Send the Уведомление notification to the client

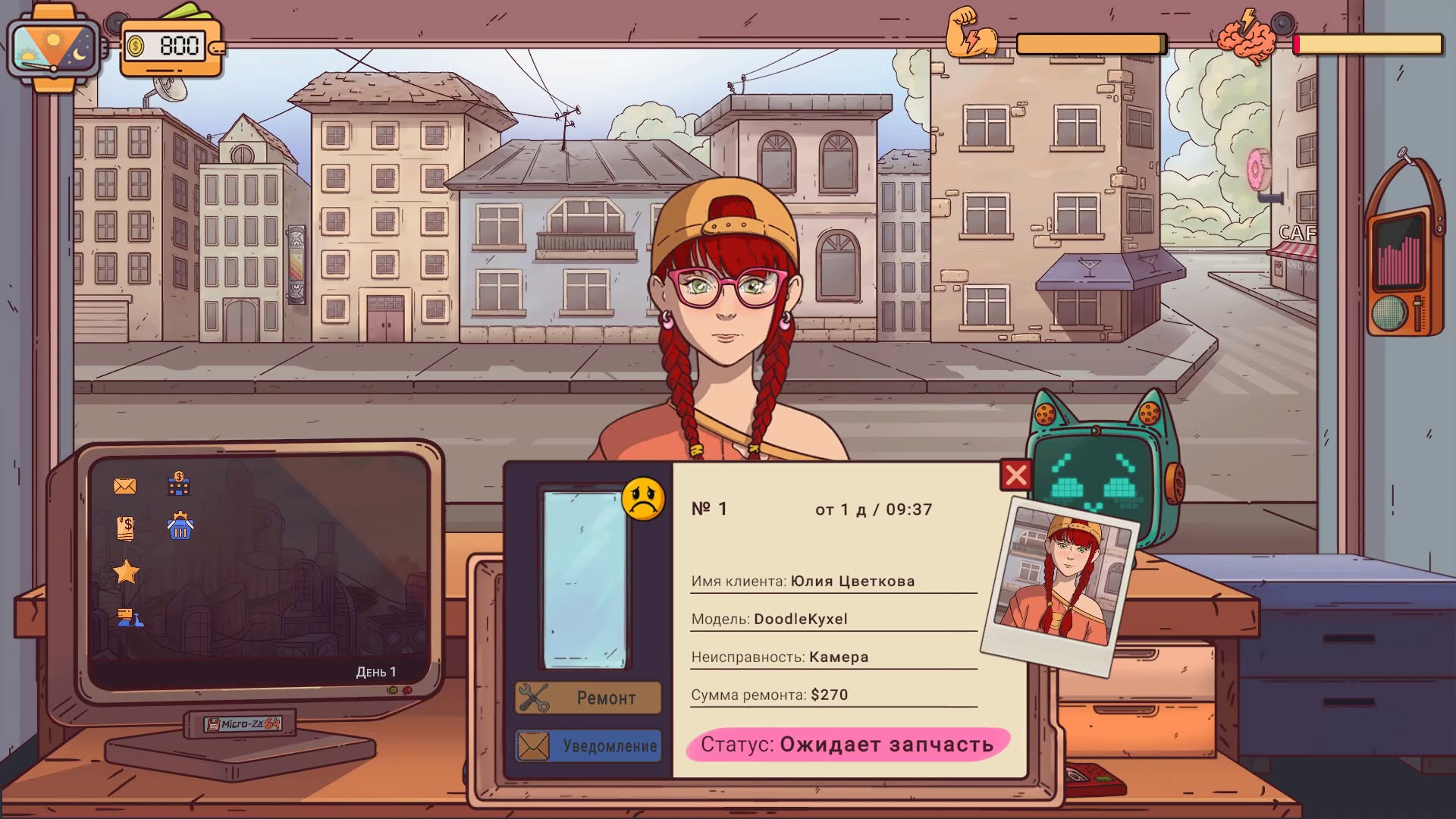click(x=588, y=746)
